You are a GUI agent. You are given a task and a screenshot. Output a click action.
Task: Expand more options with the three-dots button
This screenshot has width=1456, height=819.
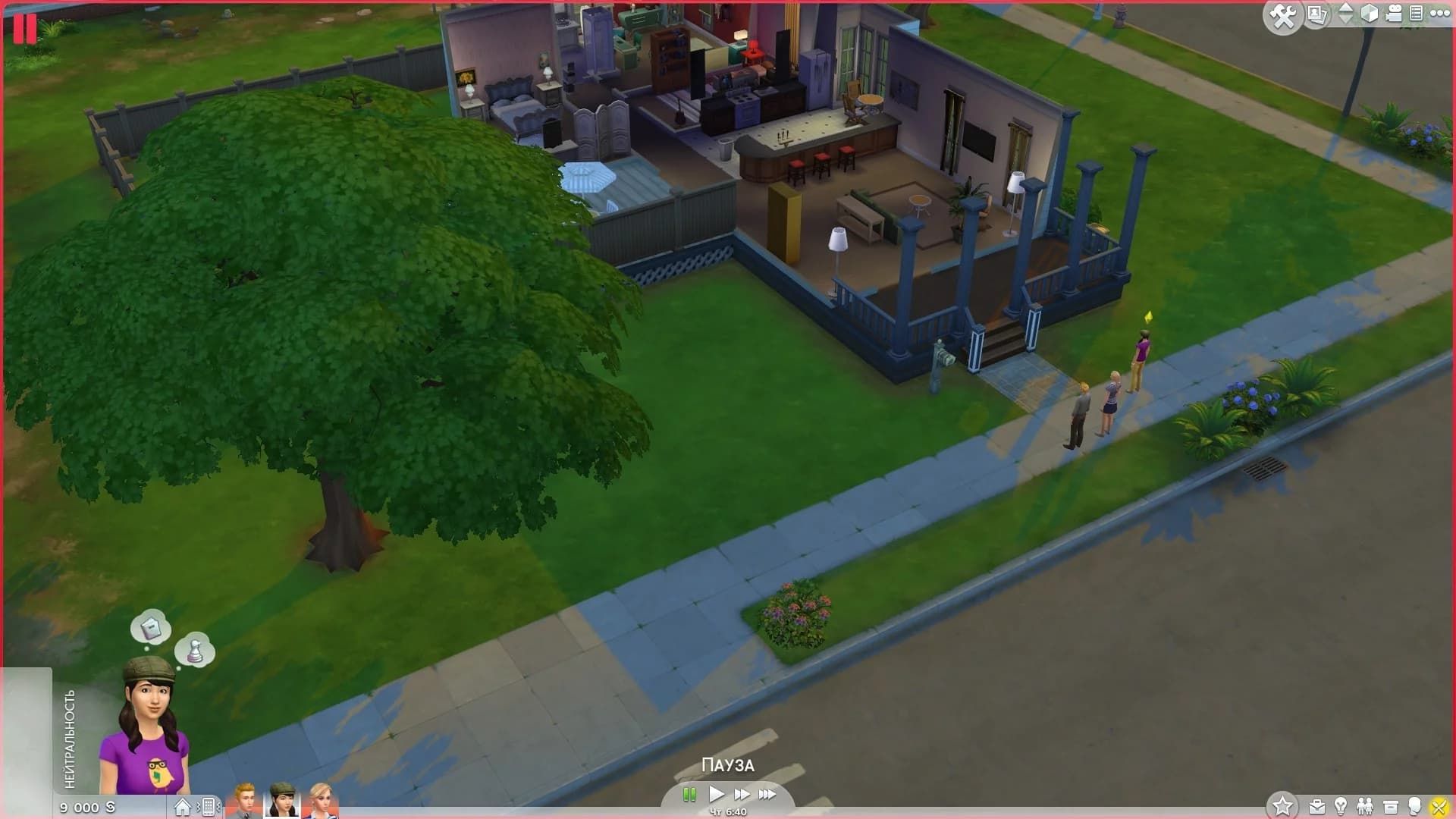(1439, 14)
